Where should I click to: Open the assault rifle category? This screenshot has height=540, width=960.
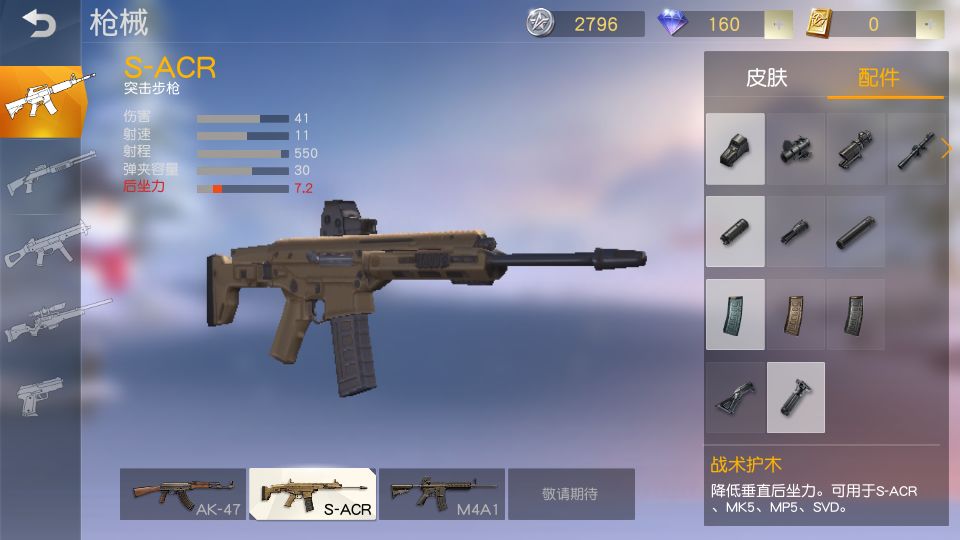point(40,102)
